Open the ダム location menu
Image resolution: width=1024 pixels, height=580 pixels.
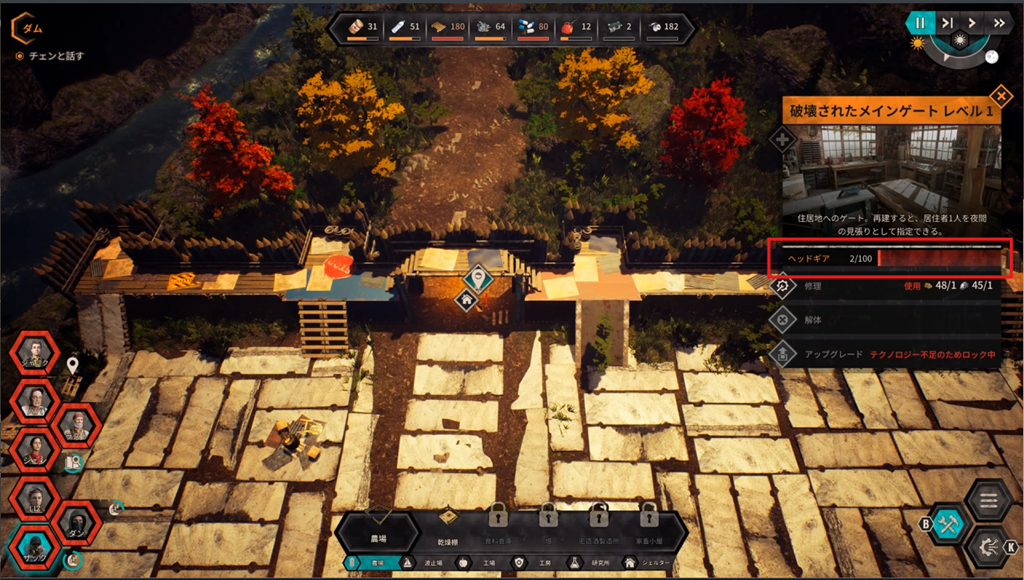click(30, 29)
